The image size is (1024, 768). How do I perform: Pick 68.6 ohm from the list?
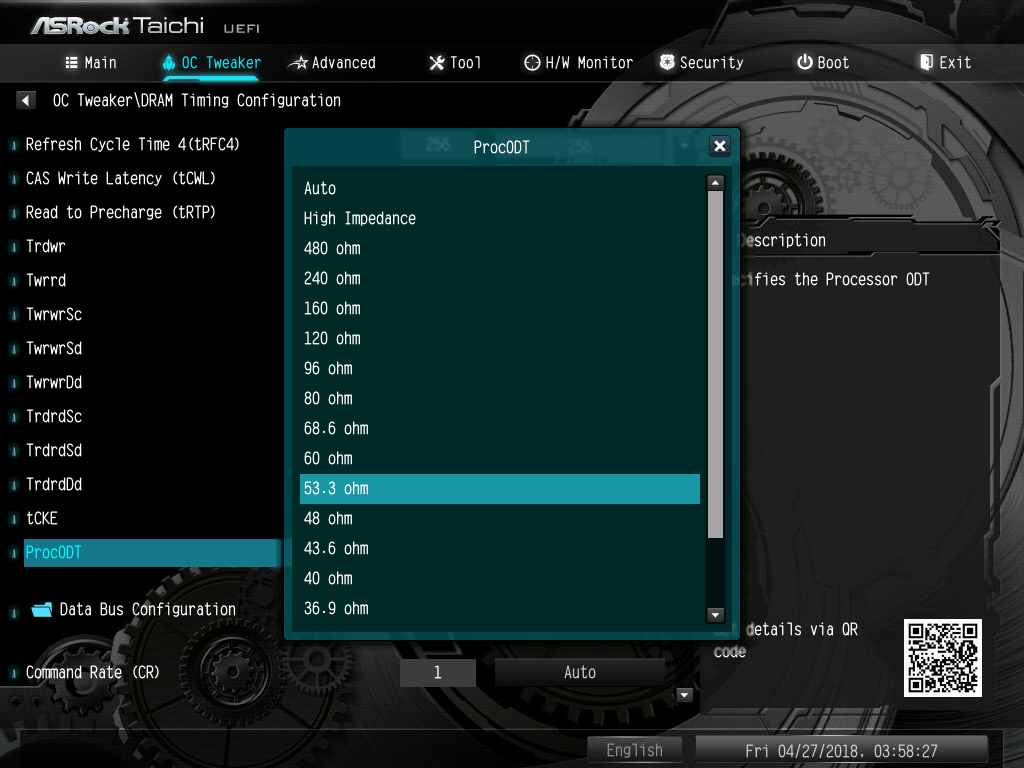[x=336, y=429]
